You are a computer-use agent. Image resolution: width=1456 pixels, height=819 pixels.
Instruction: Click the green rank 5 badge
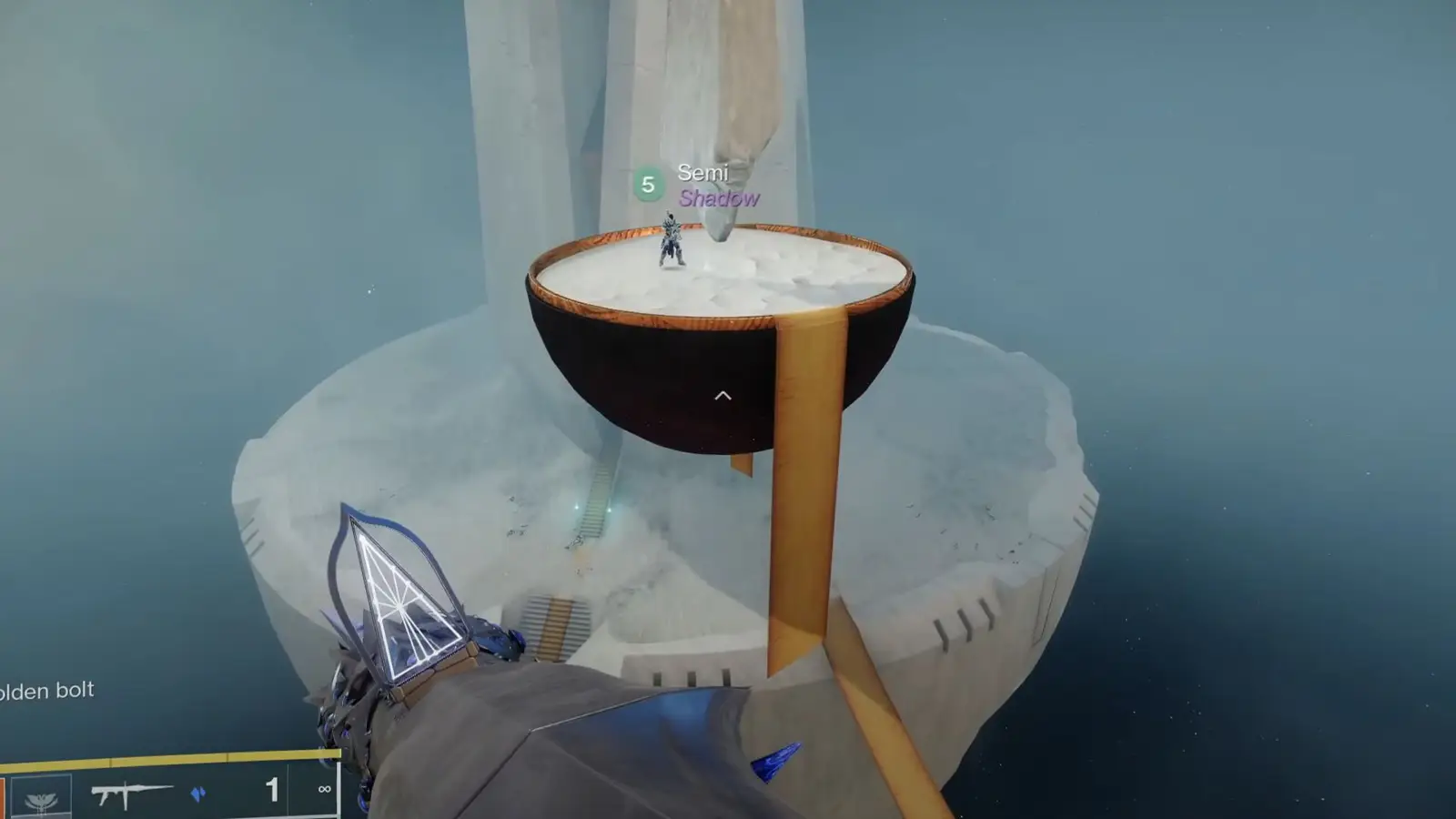pyautogui.click(x=648, y=185)
